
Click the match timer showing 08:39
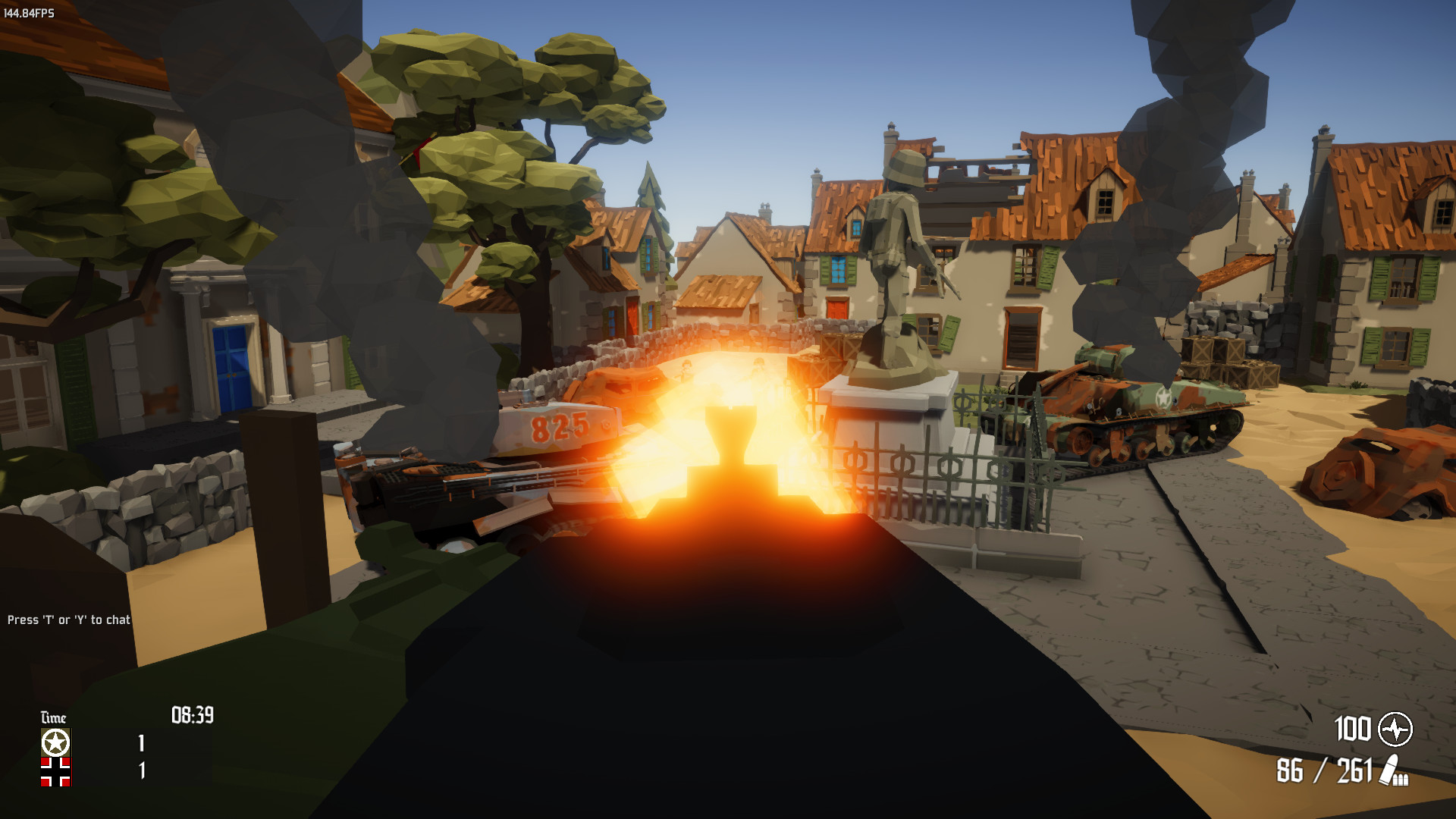[x=192, y=714]
